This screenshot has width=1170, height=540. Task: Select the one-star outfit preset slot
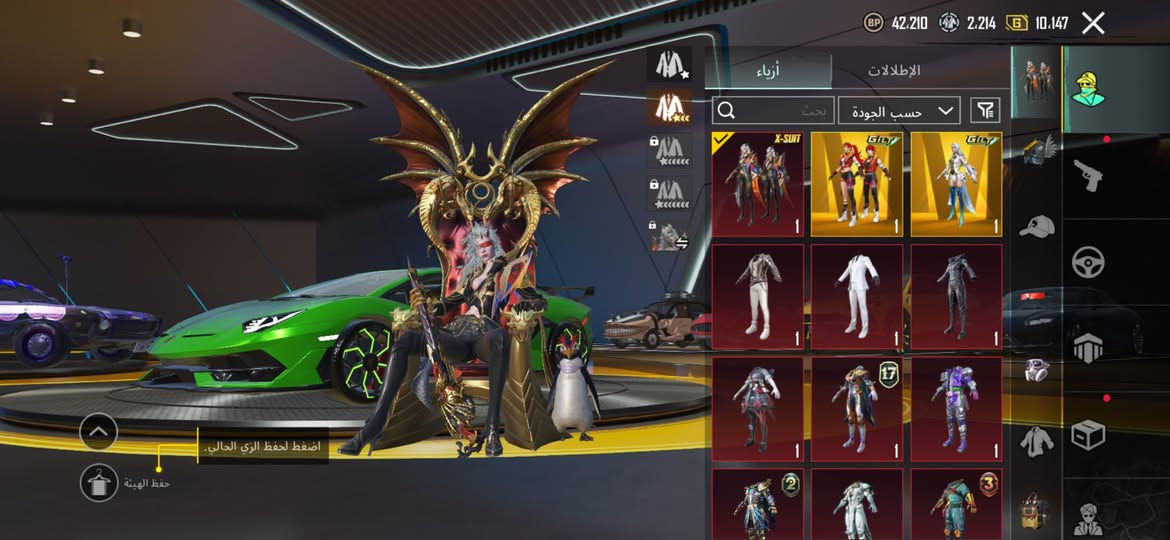click(668, 65)
